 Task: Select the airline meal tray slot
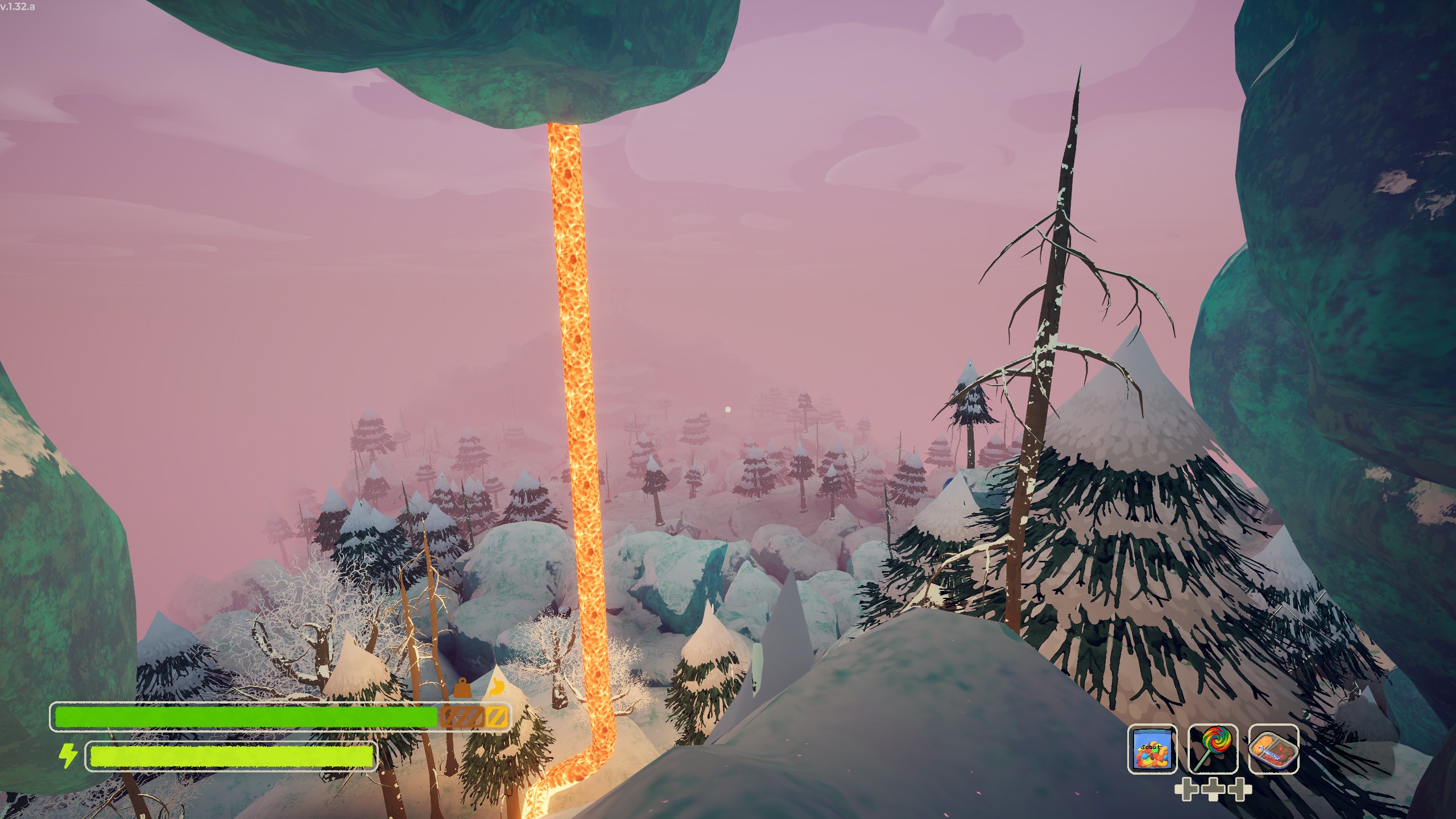[1273, 749]
